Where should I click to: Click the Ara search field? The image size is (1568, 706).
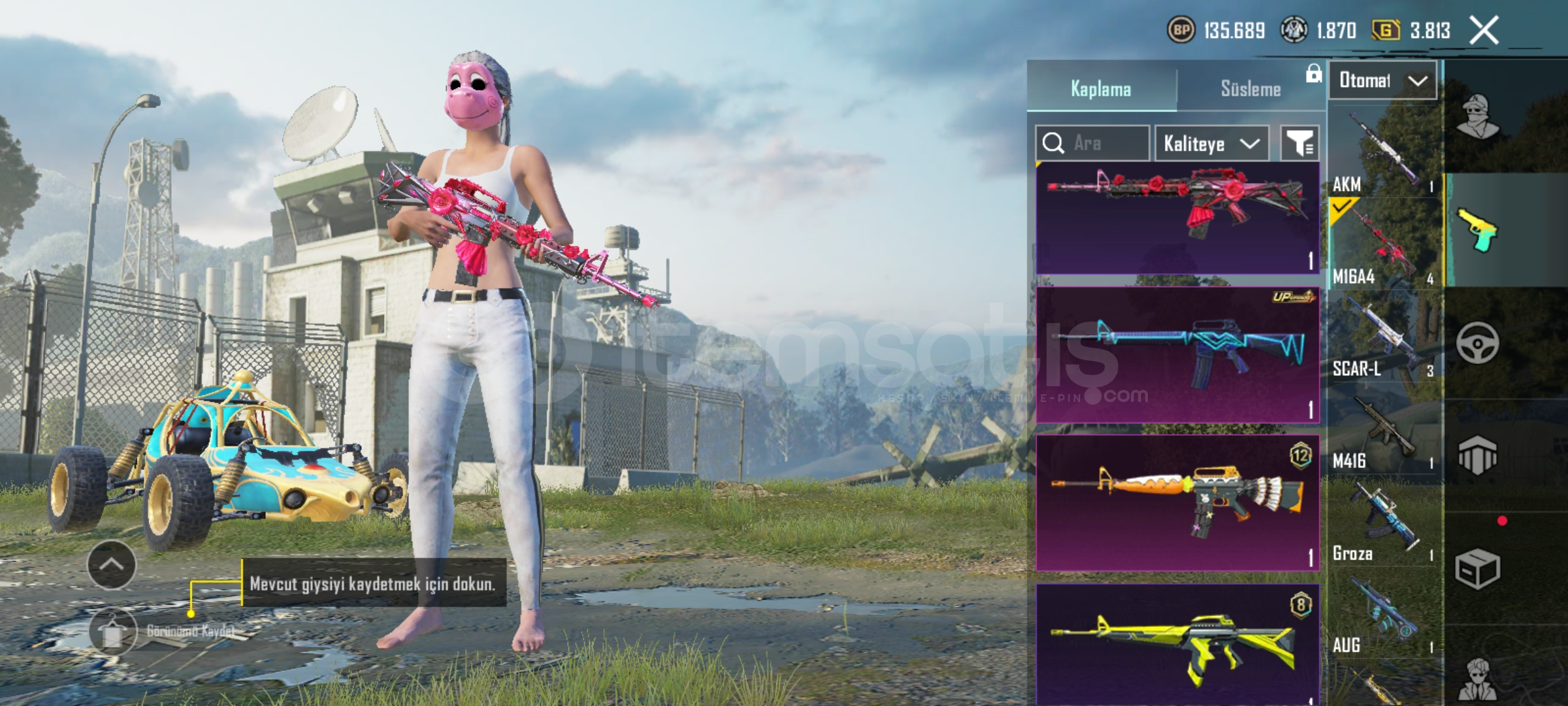(x=1092, y=143)
